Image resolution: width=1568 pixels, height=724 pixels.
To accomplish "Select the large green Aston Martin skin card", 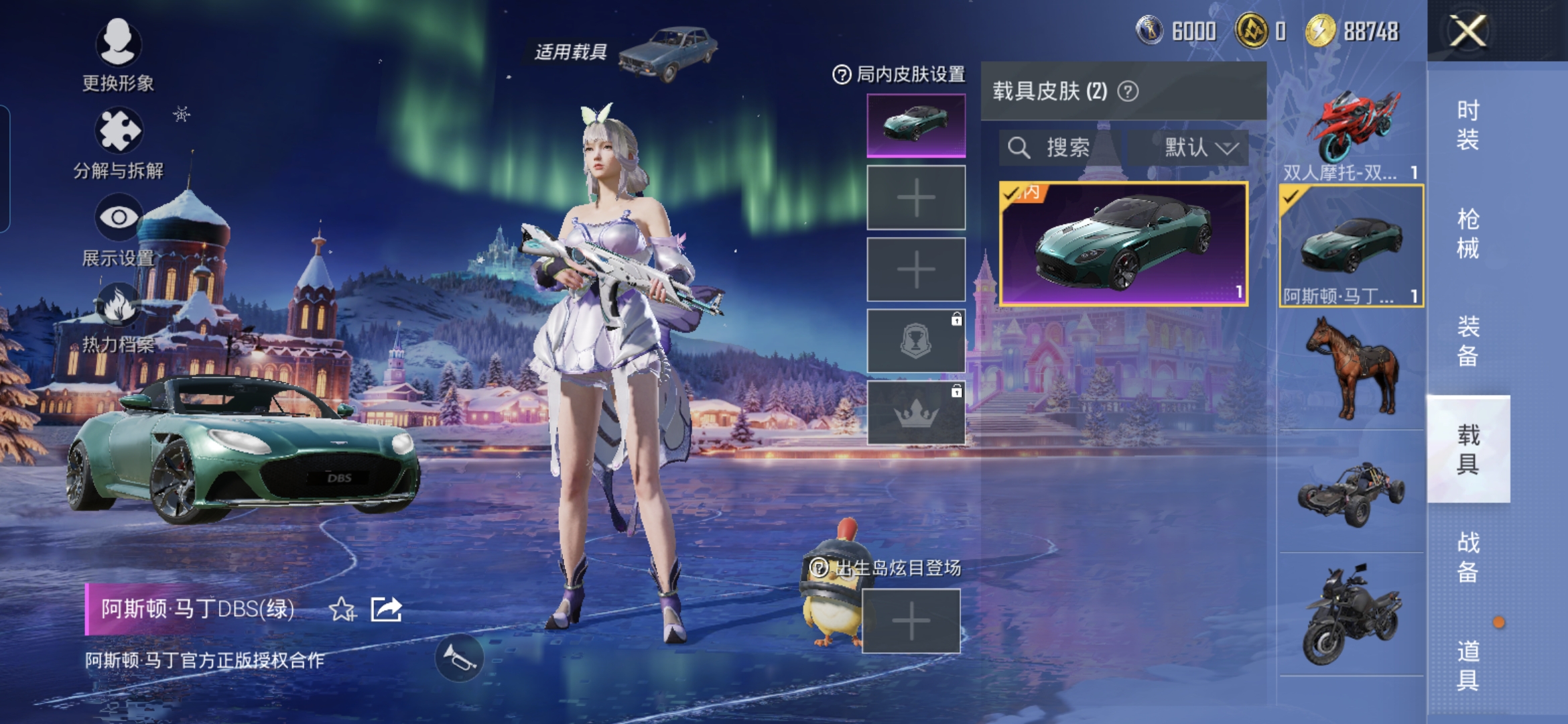I will [x=1123, y=244].
